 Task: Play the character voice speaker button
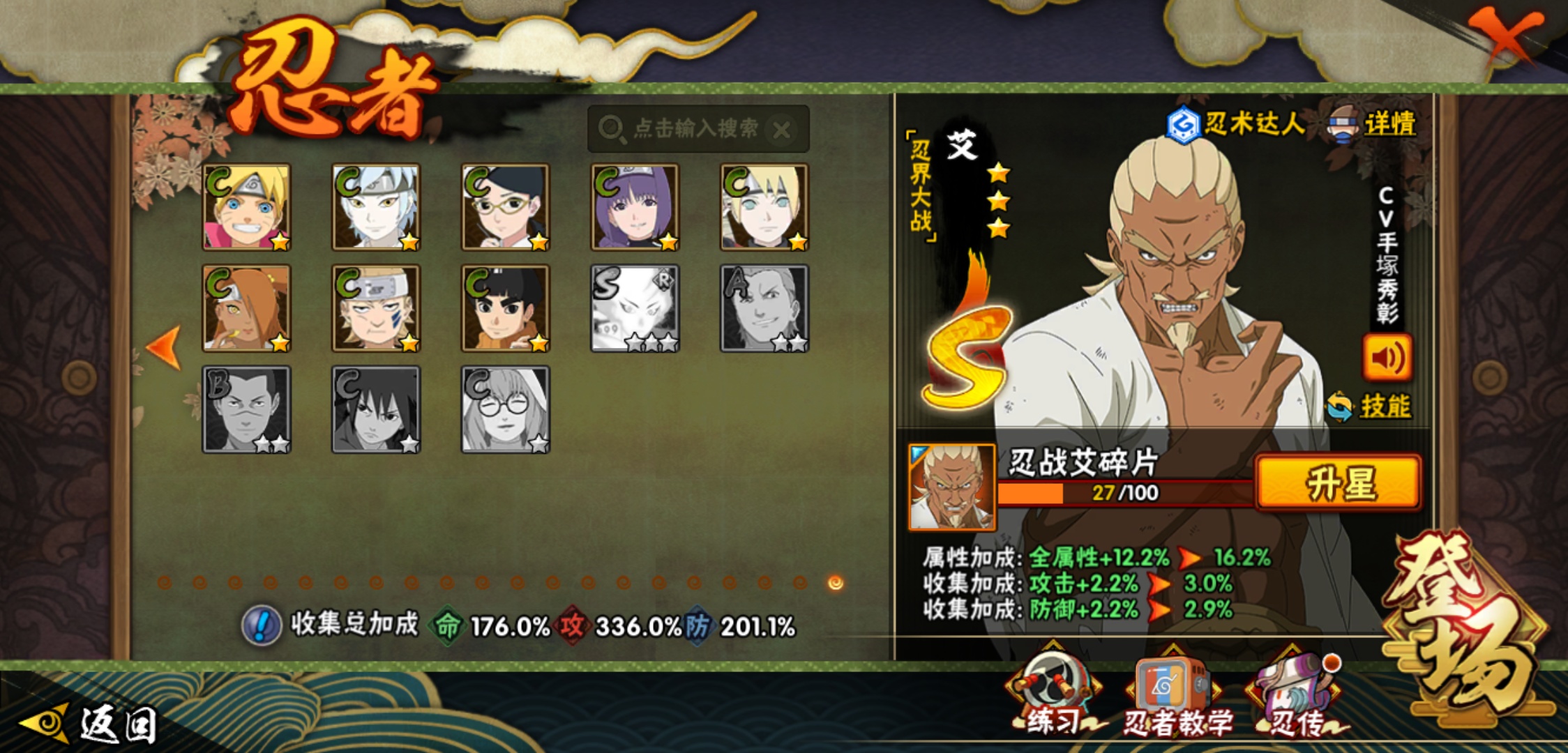1387,357
